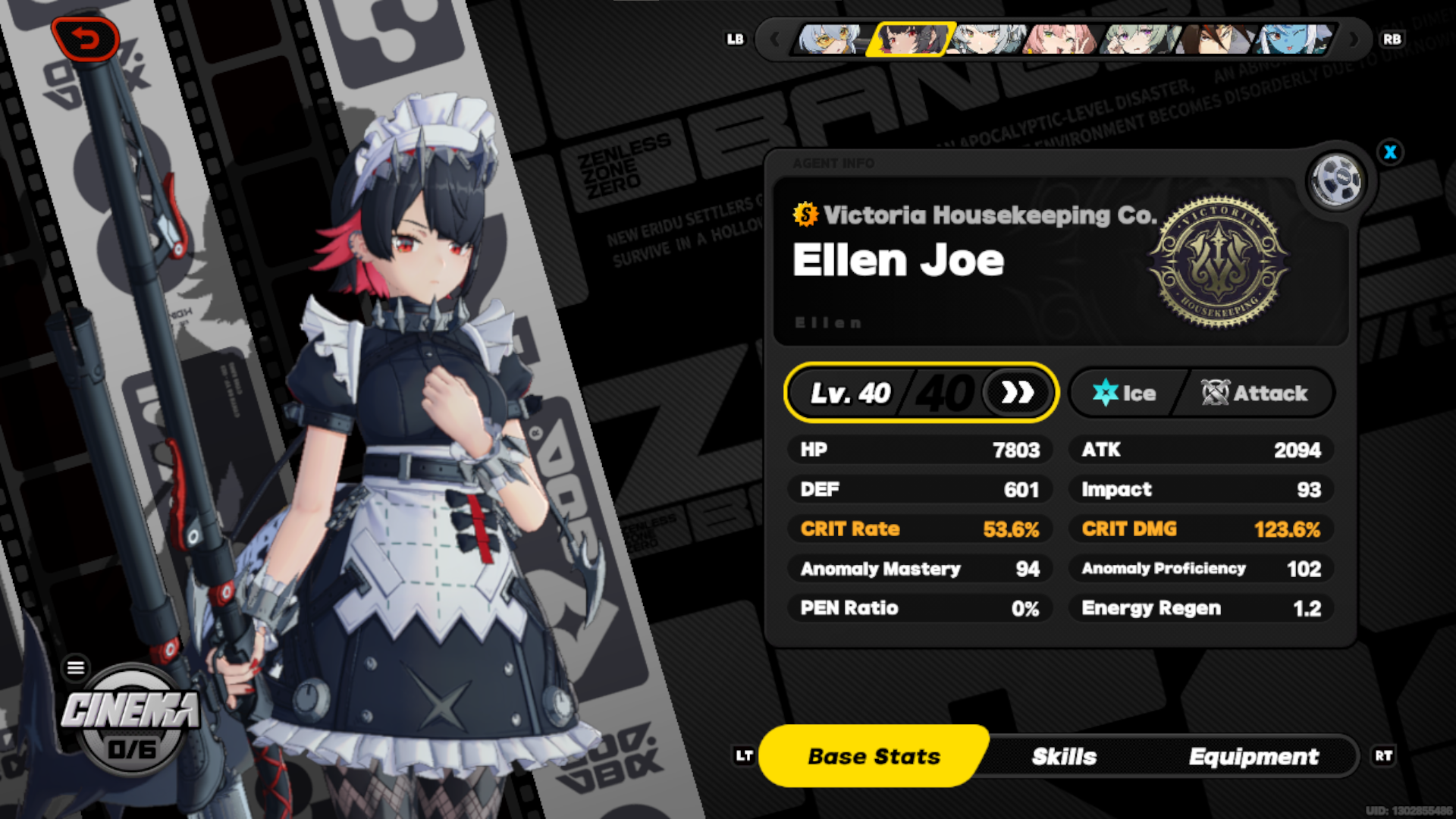
Task: Close the agent info with the X button
Action: tap(1390, 152)
